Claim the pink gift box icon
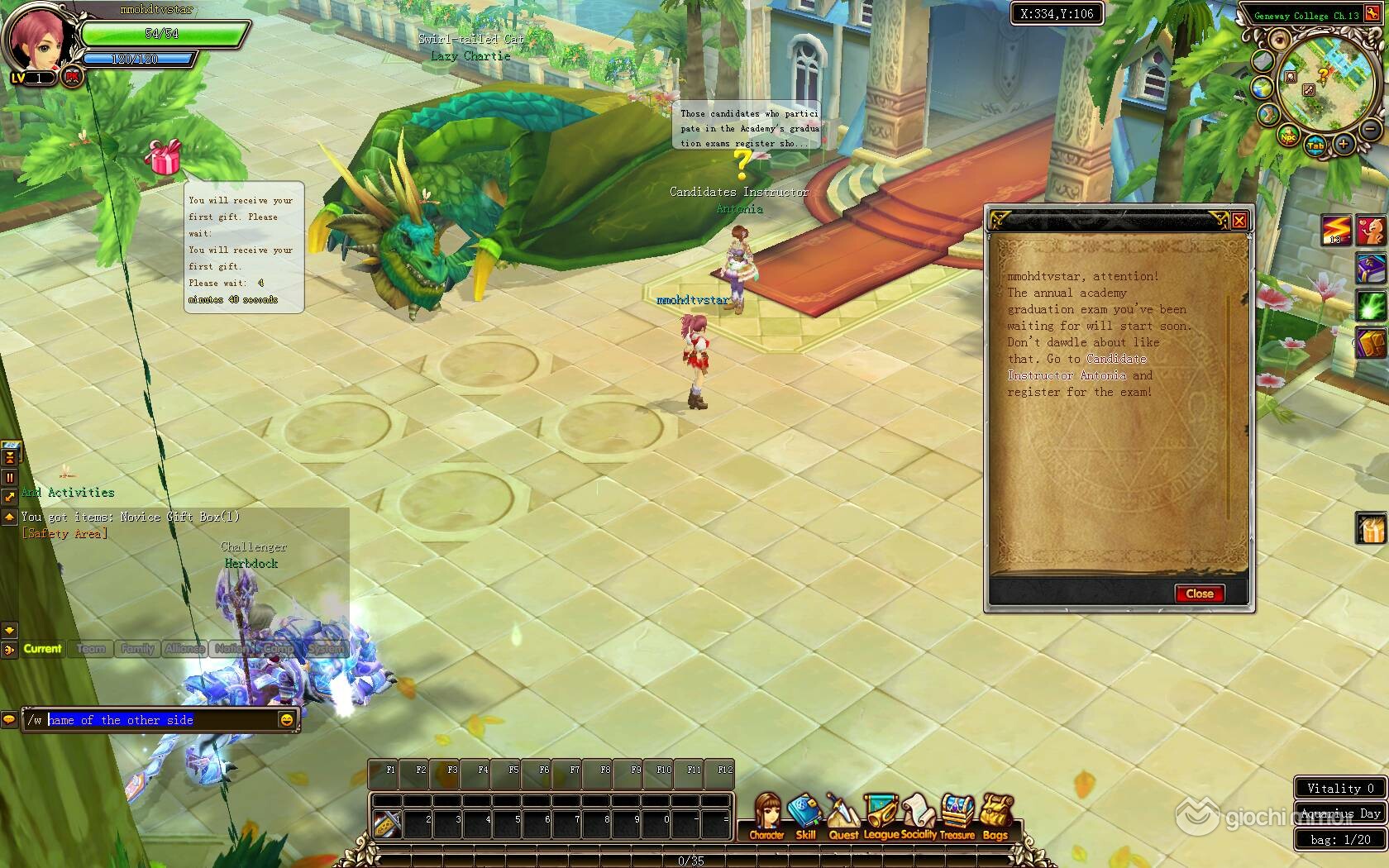The image size is (1389, 868). click(x=164, y=157)
